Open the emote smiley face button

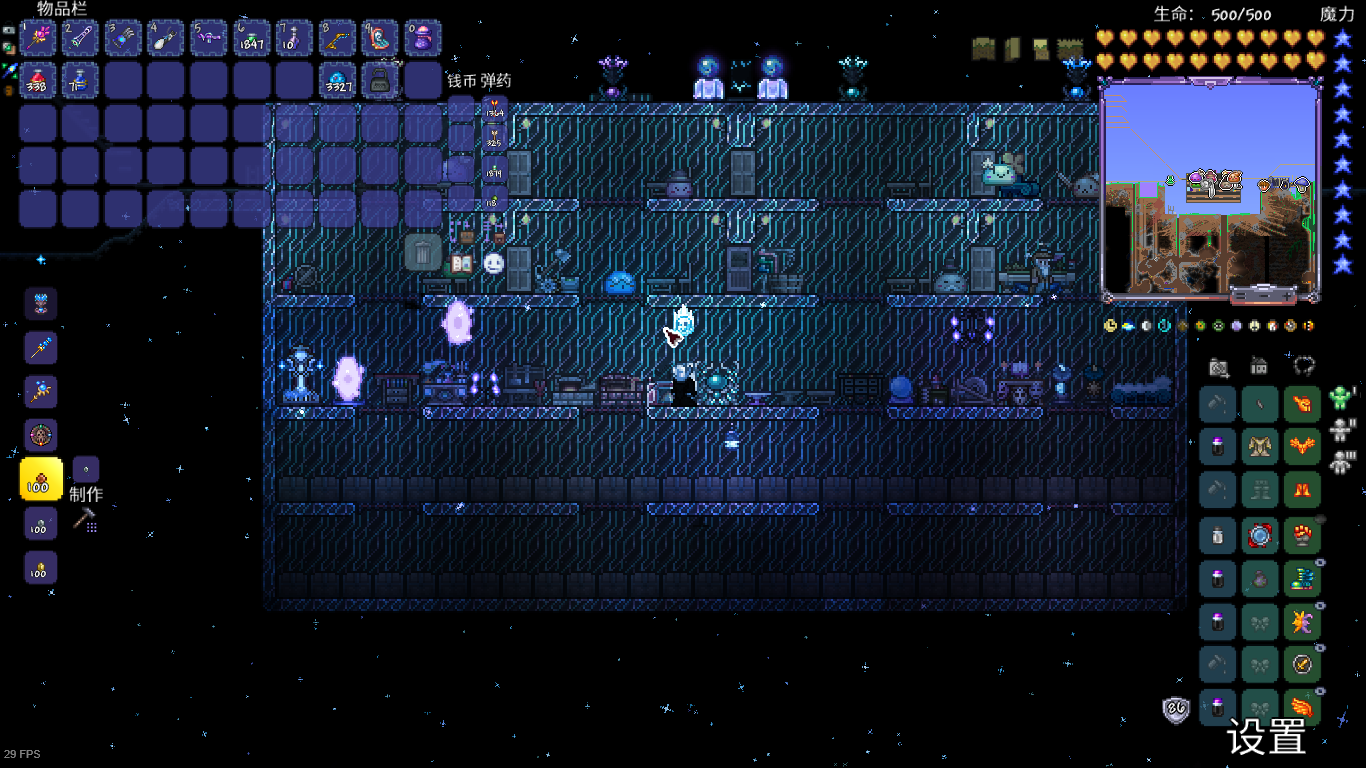493,263
